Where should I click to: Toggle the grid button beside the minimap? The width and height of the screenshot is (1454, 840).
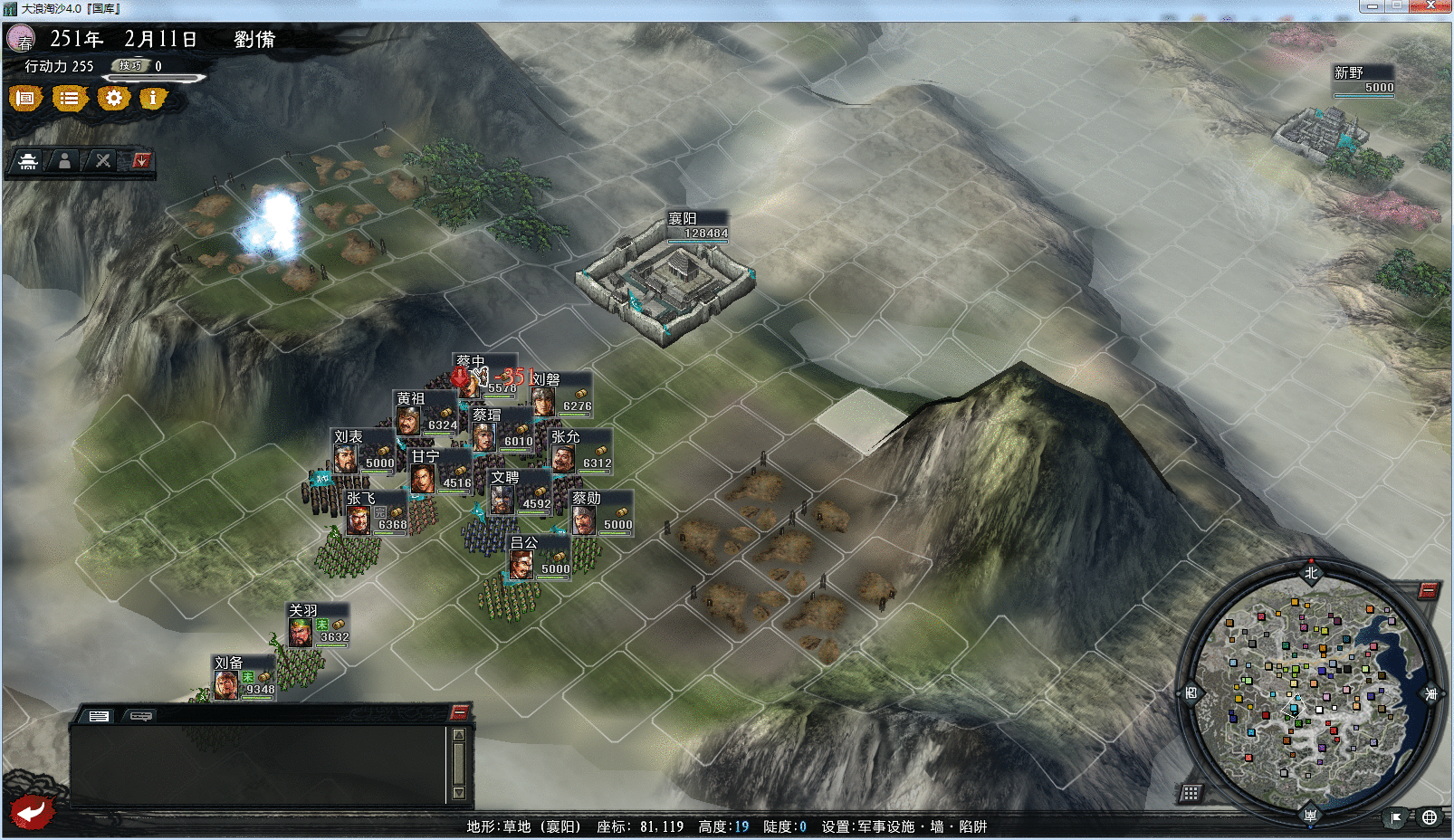(1191, 794)
